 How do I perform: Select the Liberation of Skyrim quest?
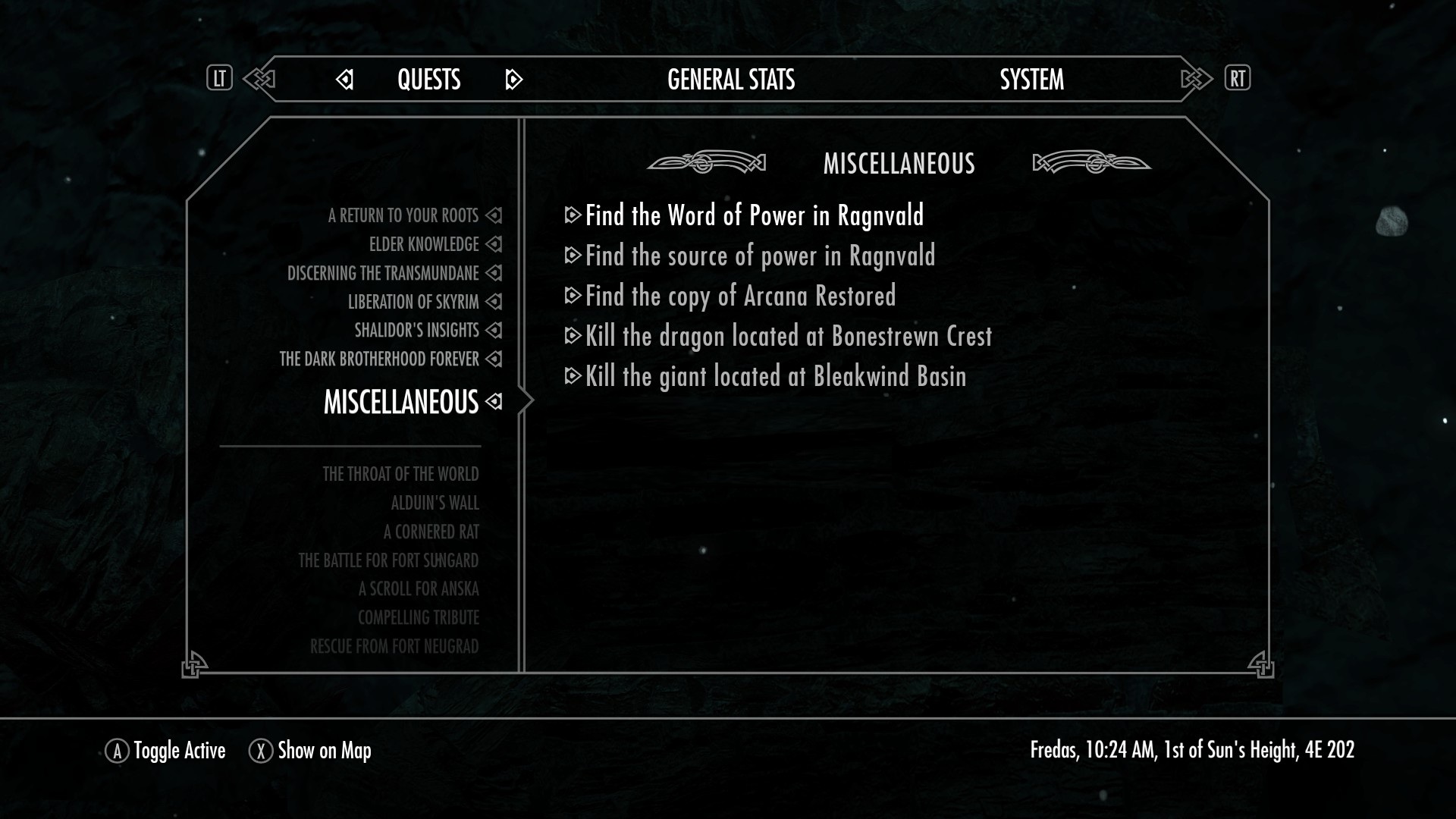[x=413, y=303]
